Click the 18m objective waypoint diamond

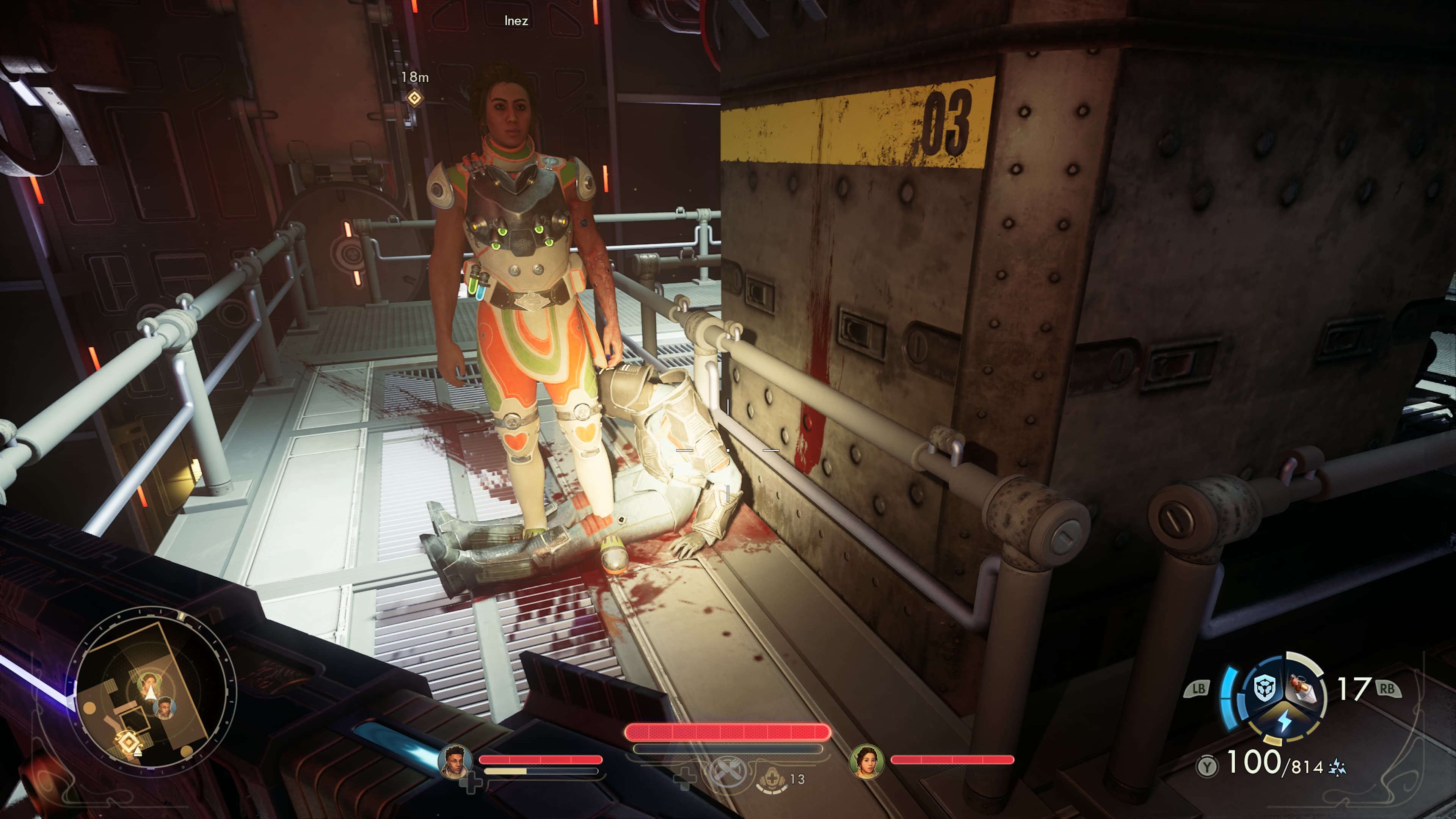[414, 98]
